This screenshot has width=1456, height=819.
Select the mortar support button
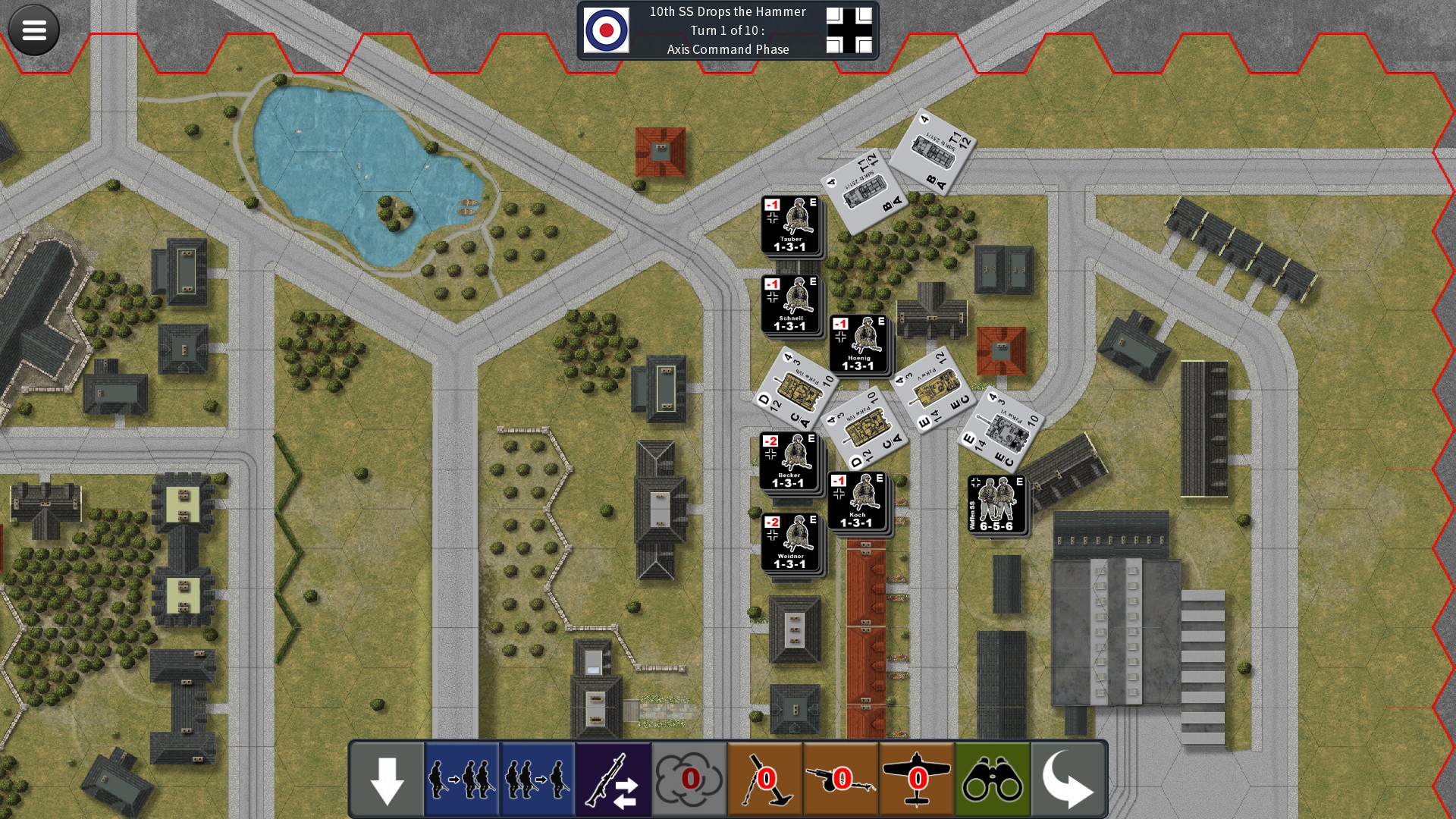click(x=765, y=780)
